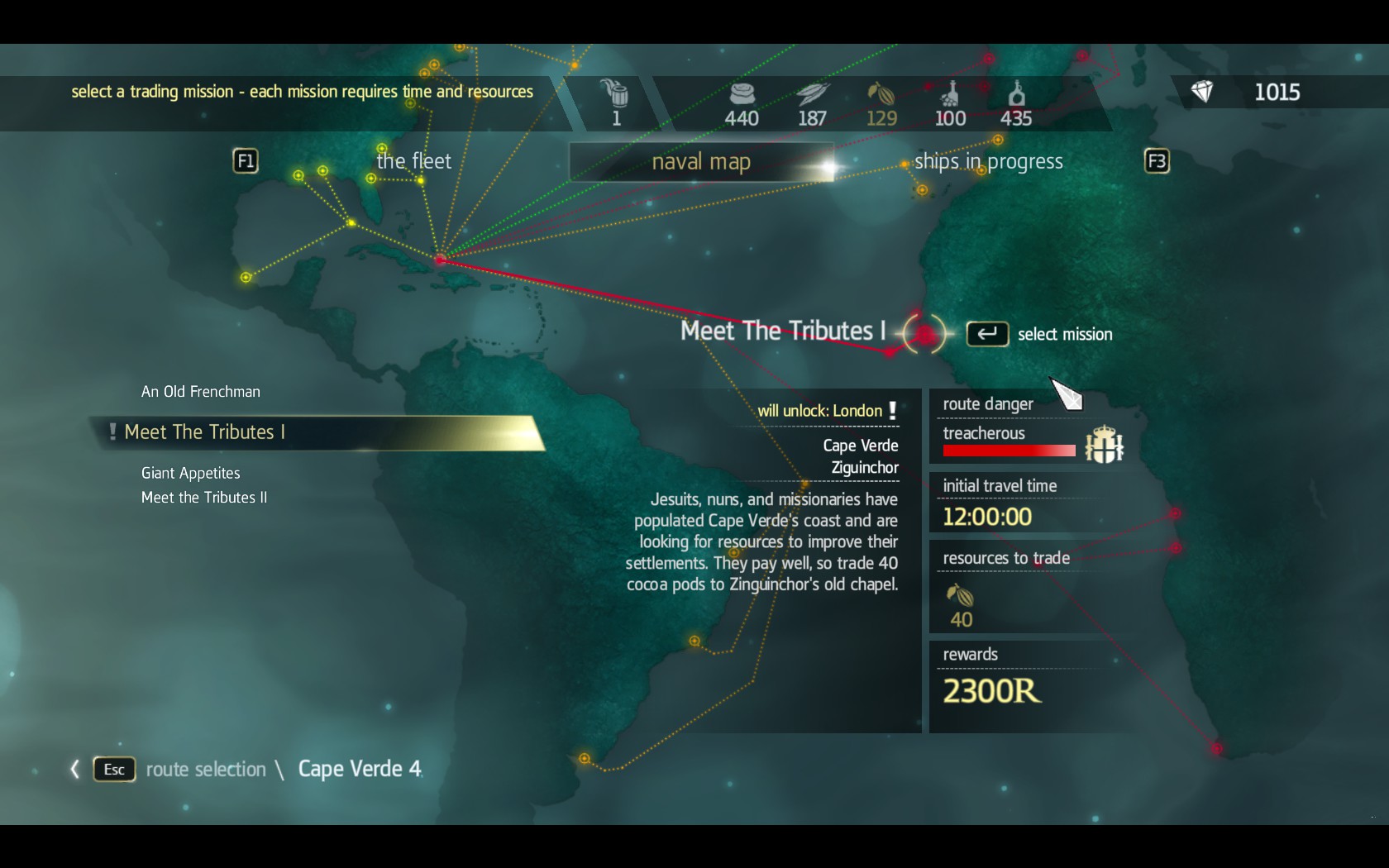Click the back chevron beside Esc
The width and height of the screenshot is (1389, 868).
[74, 769]
